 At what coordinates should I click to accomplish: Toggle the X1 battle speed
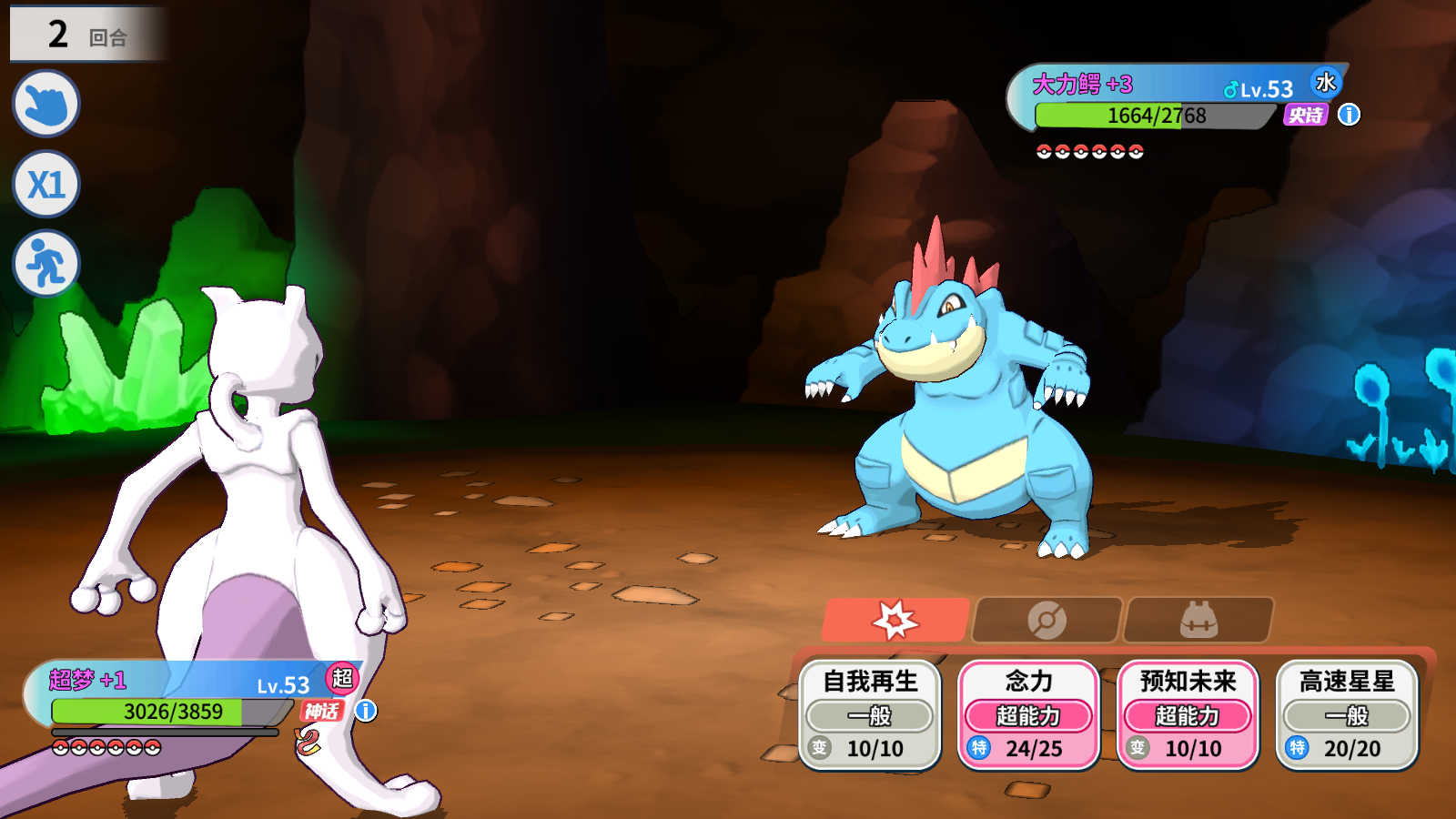pos(46,185)
